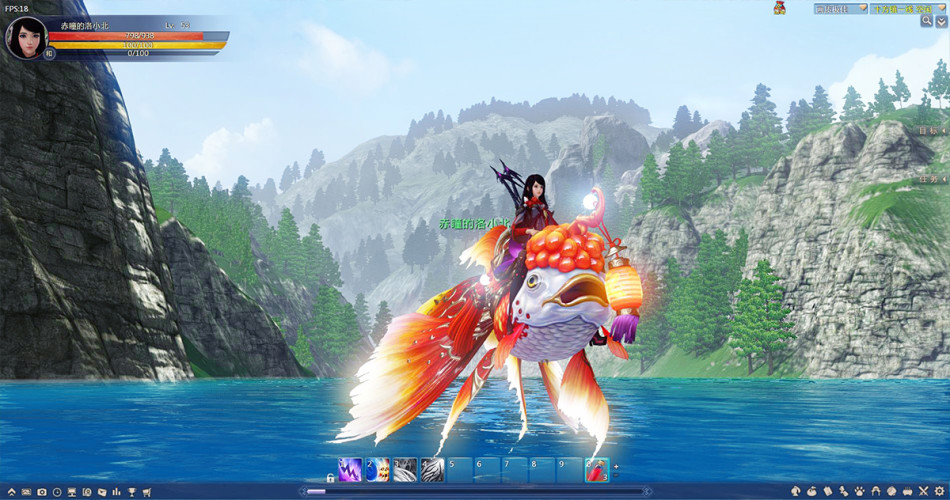This screenshot has width=950, height=500.
Task: Activate the purple lightning skill in slot 1
Action: 350,469
